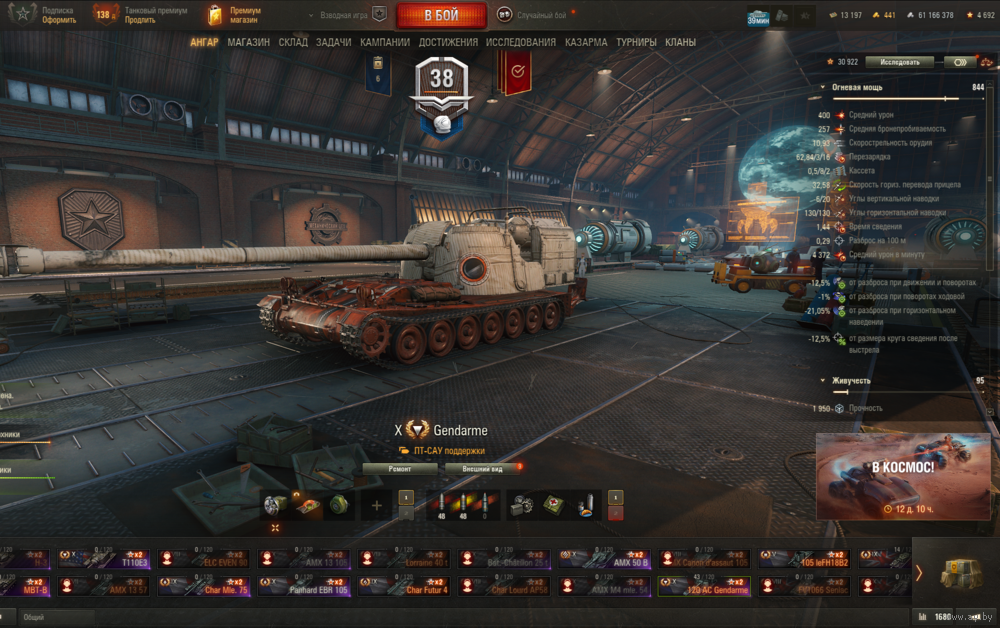Image resolution: width=1000 pixels, height=628 pixels.
Task: Click the Исследовать button
Action: 899,62
